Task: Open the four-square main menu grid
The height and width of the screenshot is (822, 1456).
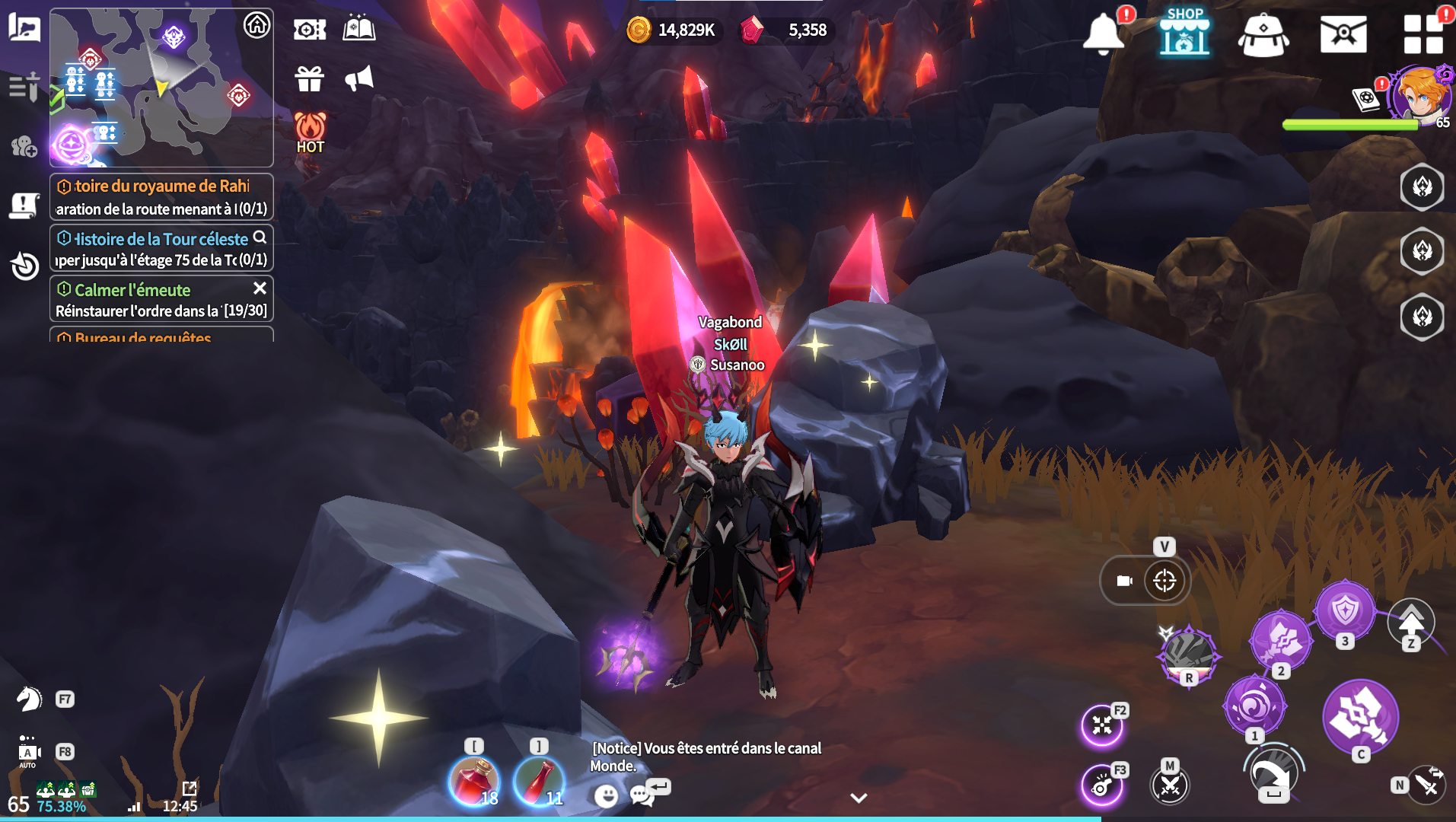Action: pyautogui.click(x=1423, y=34)
